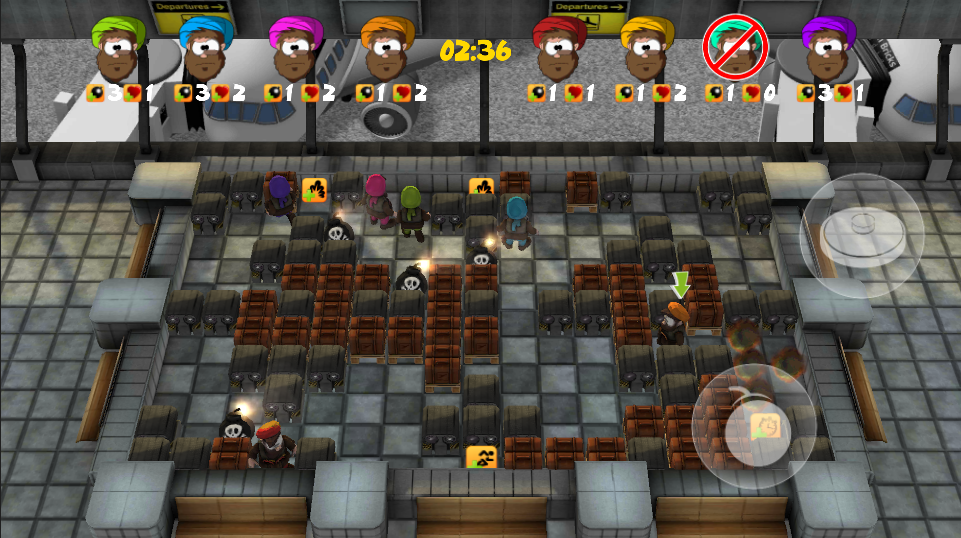This screenshot has width=961, height=538.
Task: Tap the round detonator plunger button
Action: 862,234
